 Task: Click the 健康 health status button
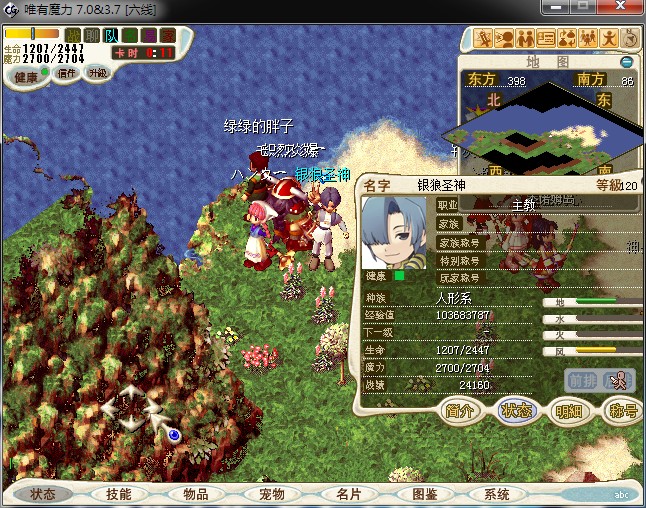[x=26, y=77]
